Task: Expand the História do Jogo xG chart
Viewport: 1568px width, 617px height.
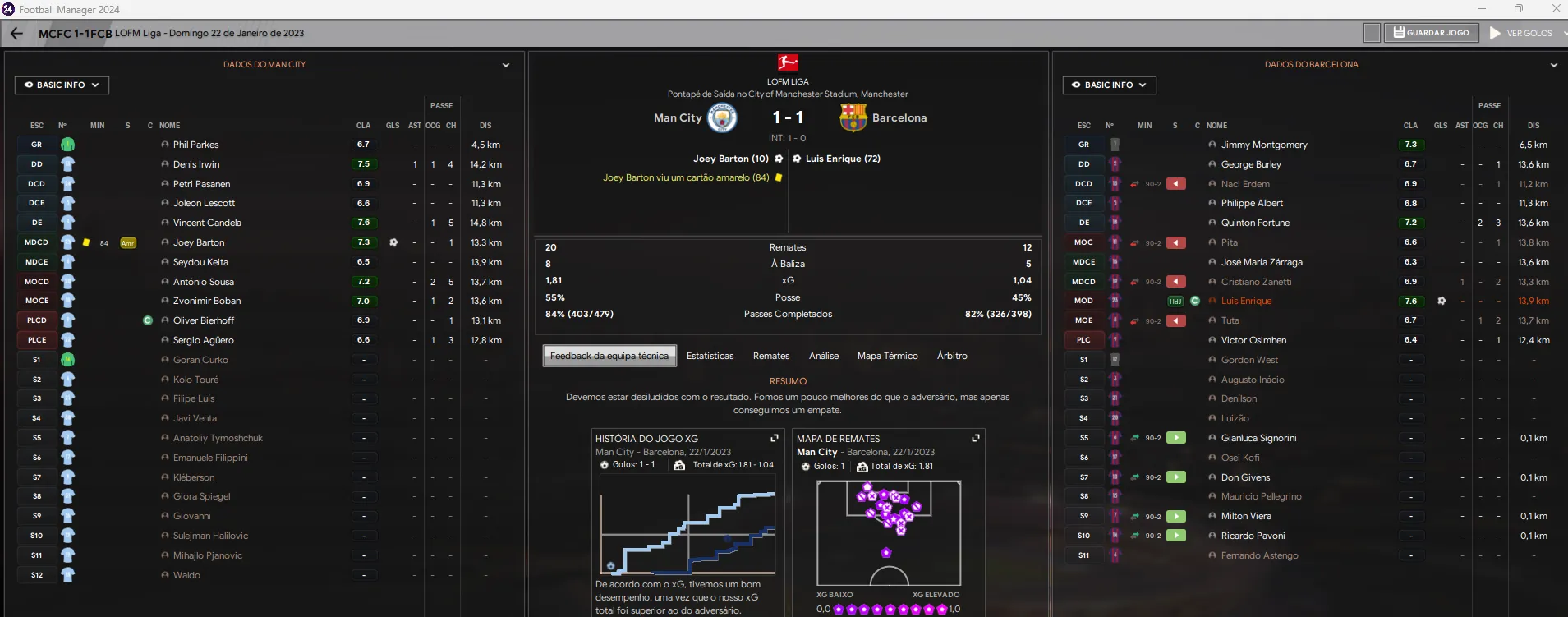Action: [x=774, y=438]
